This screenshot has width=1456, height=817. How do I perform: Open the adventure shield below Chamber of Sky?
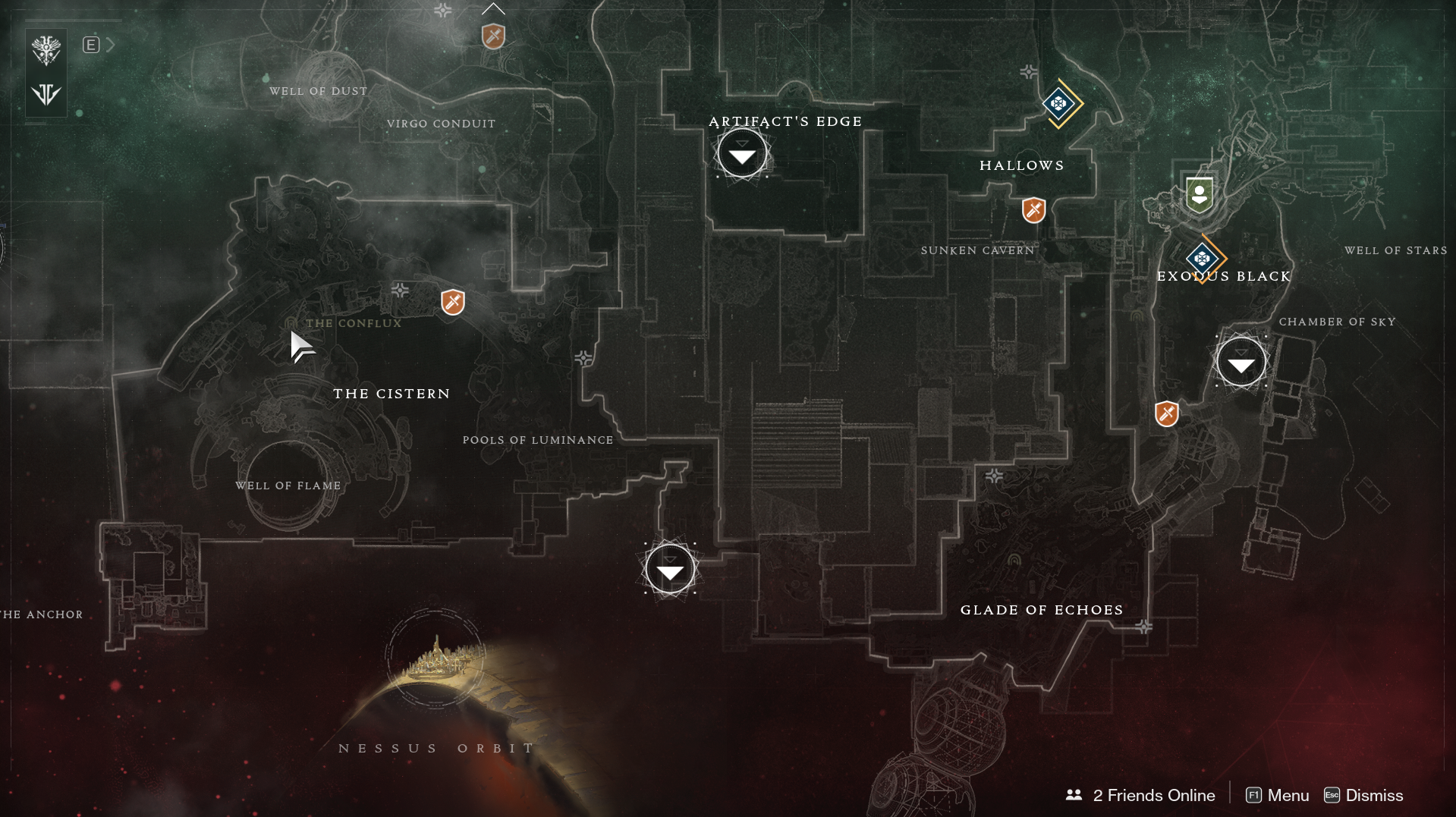1166,414
